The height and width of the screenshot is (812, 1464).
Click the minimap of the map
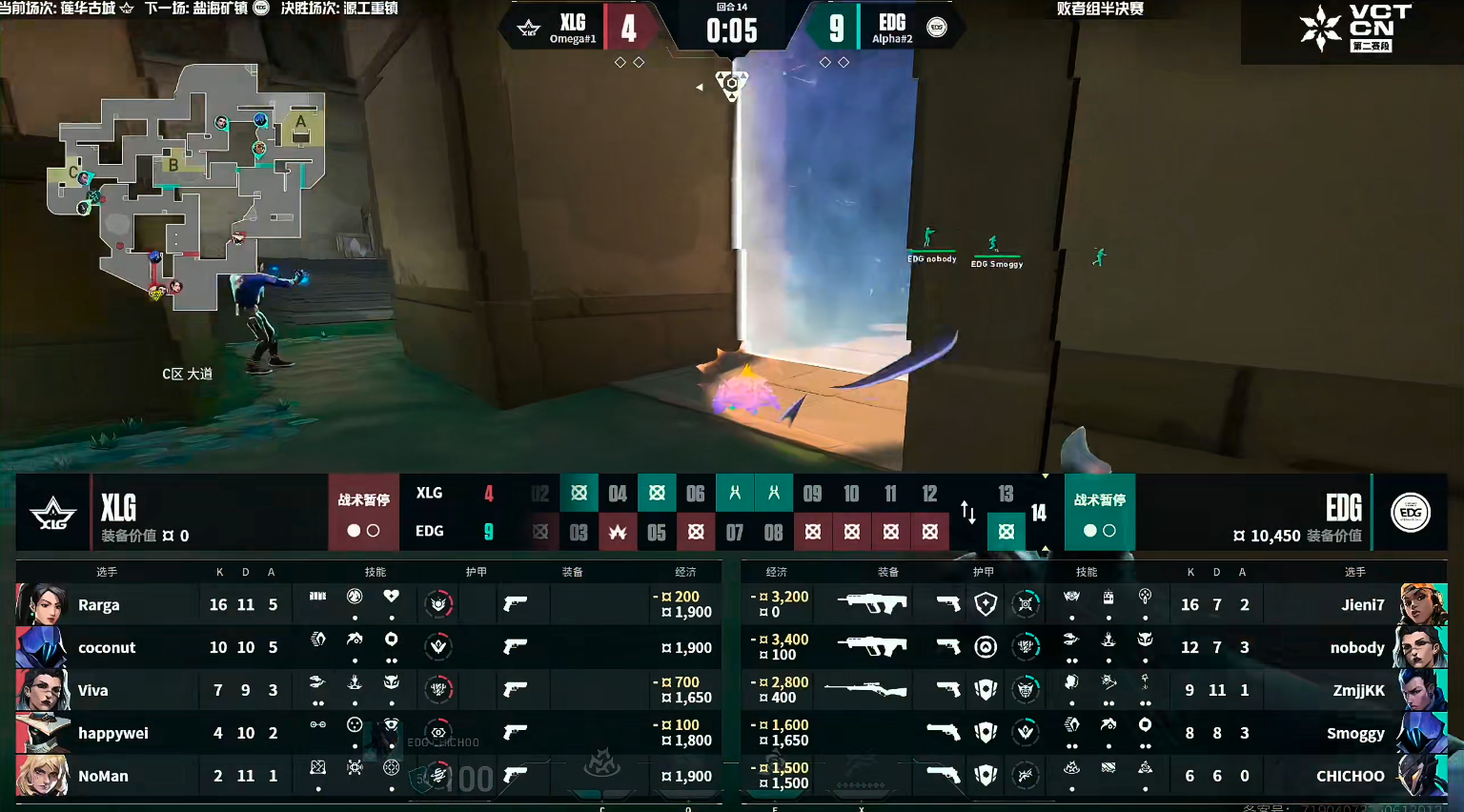[x=186, y=186]
